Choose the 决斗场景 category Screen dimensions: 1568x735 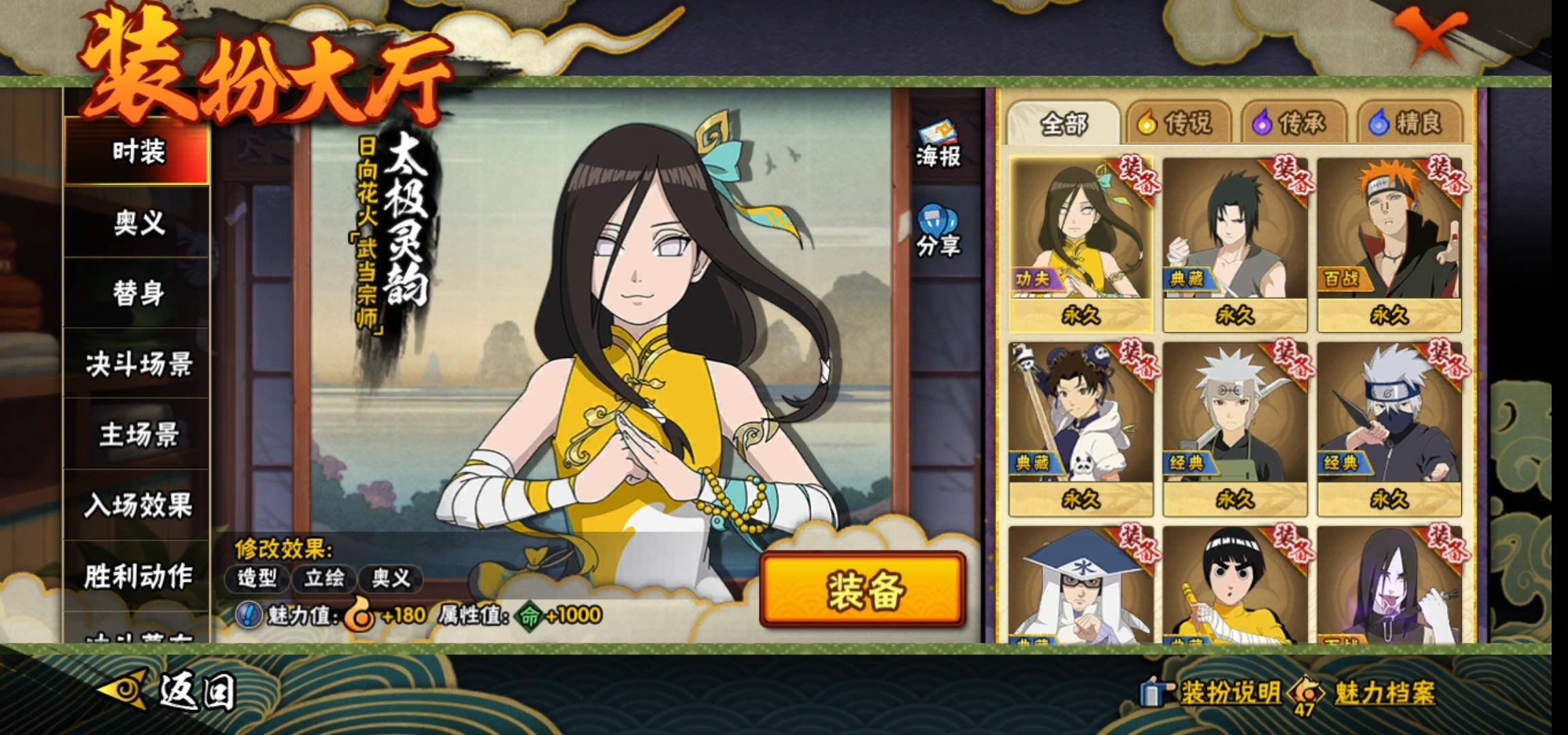(137, 364)
